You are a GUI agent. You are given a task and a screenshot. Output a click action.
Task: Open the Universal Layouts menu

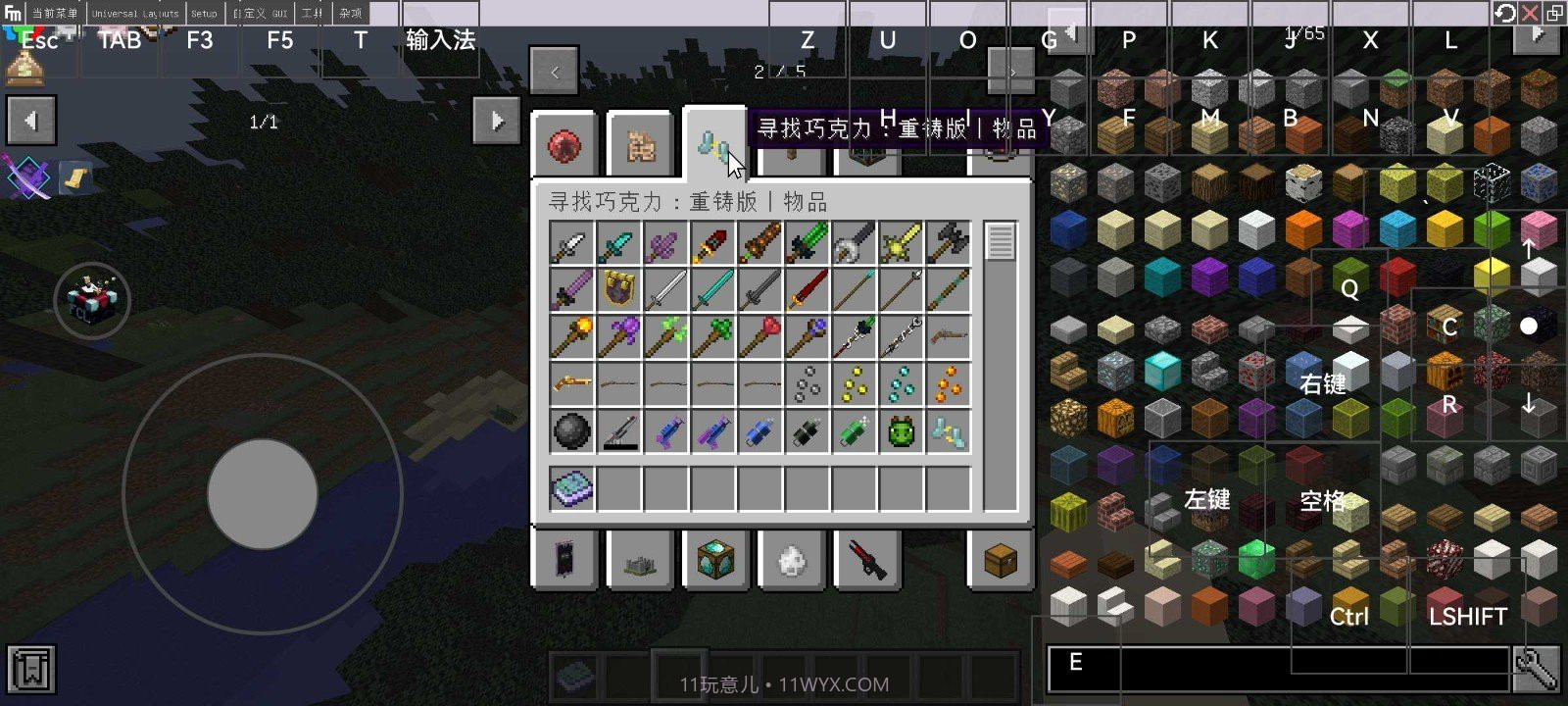coord(135,14)
